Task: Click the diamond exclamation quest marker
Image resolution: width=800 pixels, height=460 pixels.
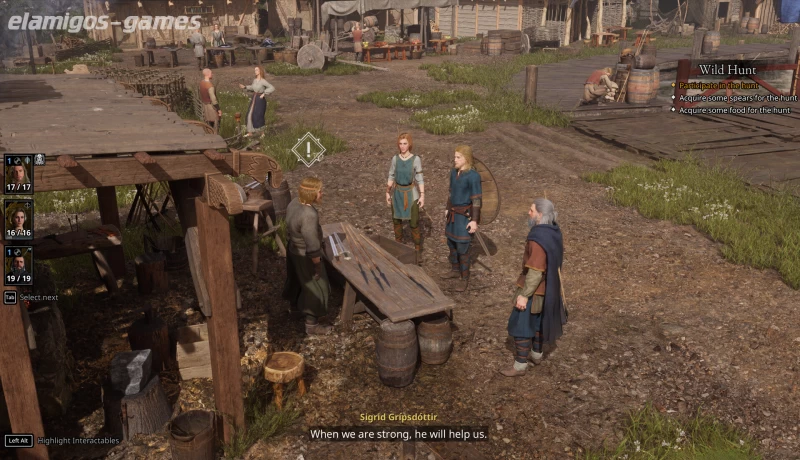Action: tap(308, 150)
